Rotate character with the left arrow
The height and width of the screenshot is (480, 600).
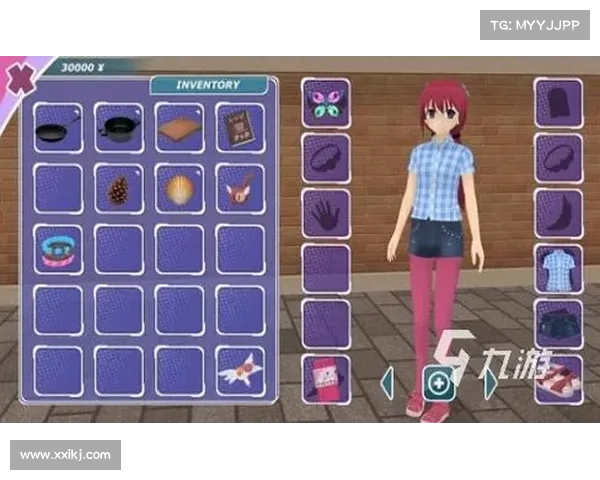click(388, 382)
